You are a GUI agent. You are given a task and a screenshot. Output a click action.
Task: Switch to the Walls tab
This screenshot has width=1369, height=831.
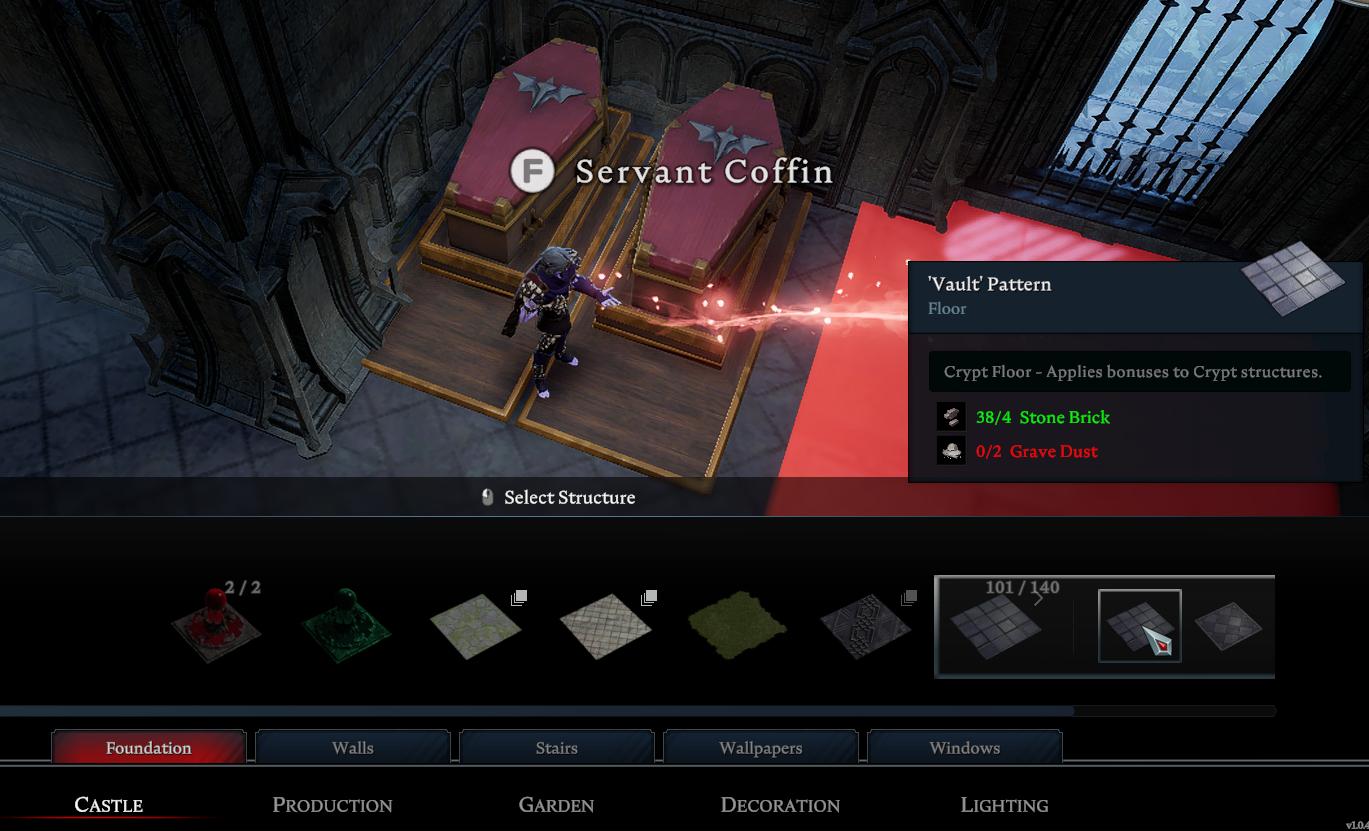352,747
